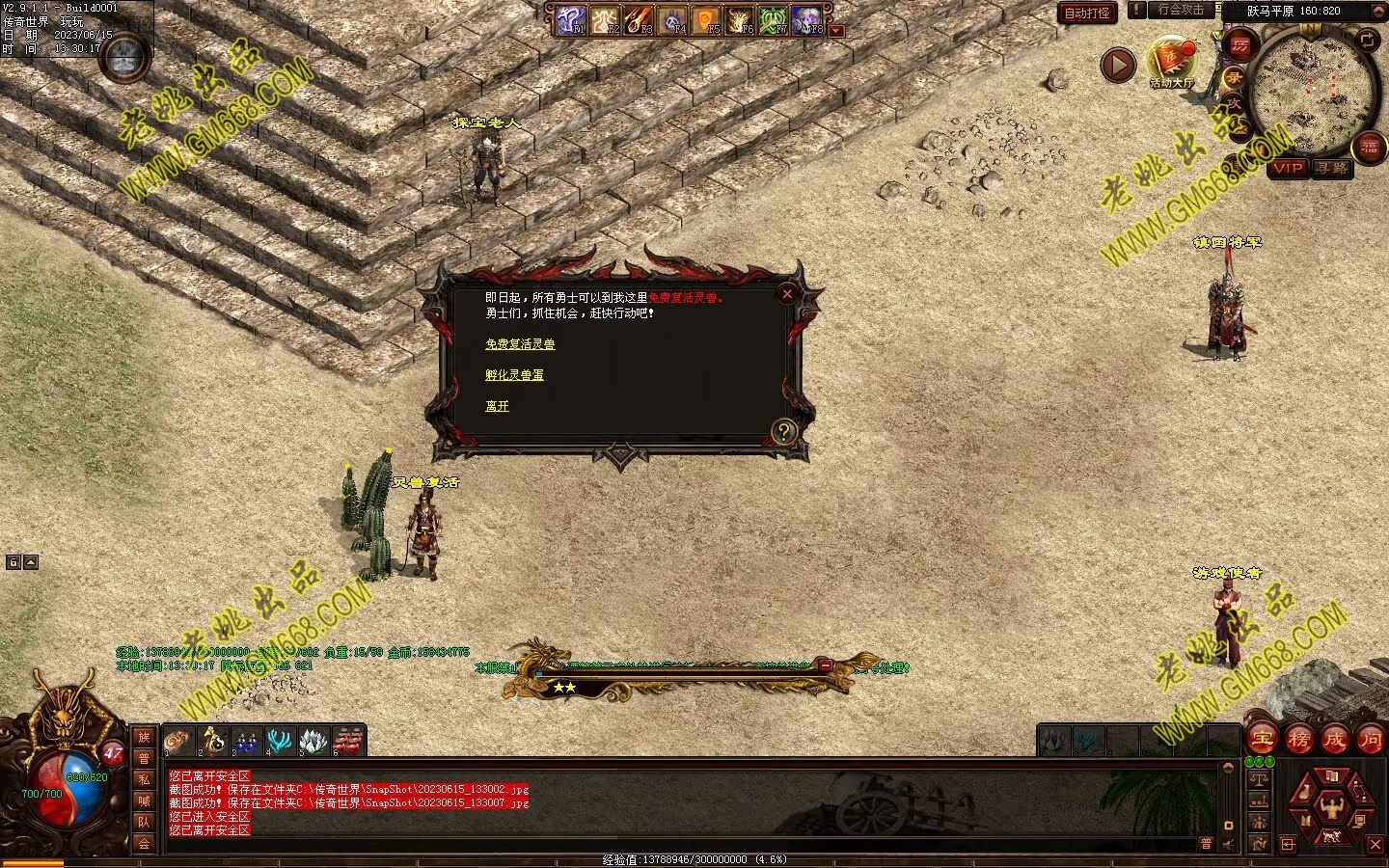Image resolution: width=1389 pixels, height=868 pixels.
Task: Close the NPC dialogue window
Action: (x=787, y=294)
